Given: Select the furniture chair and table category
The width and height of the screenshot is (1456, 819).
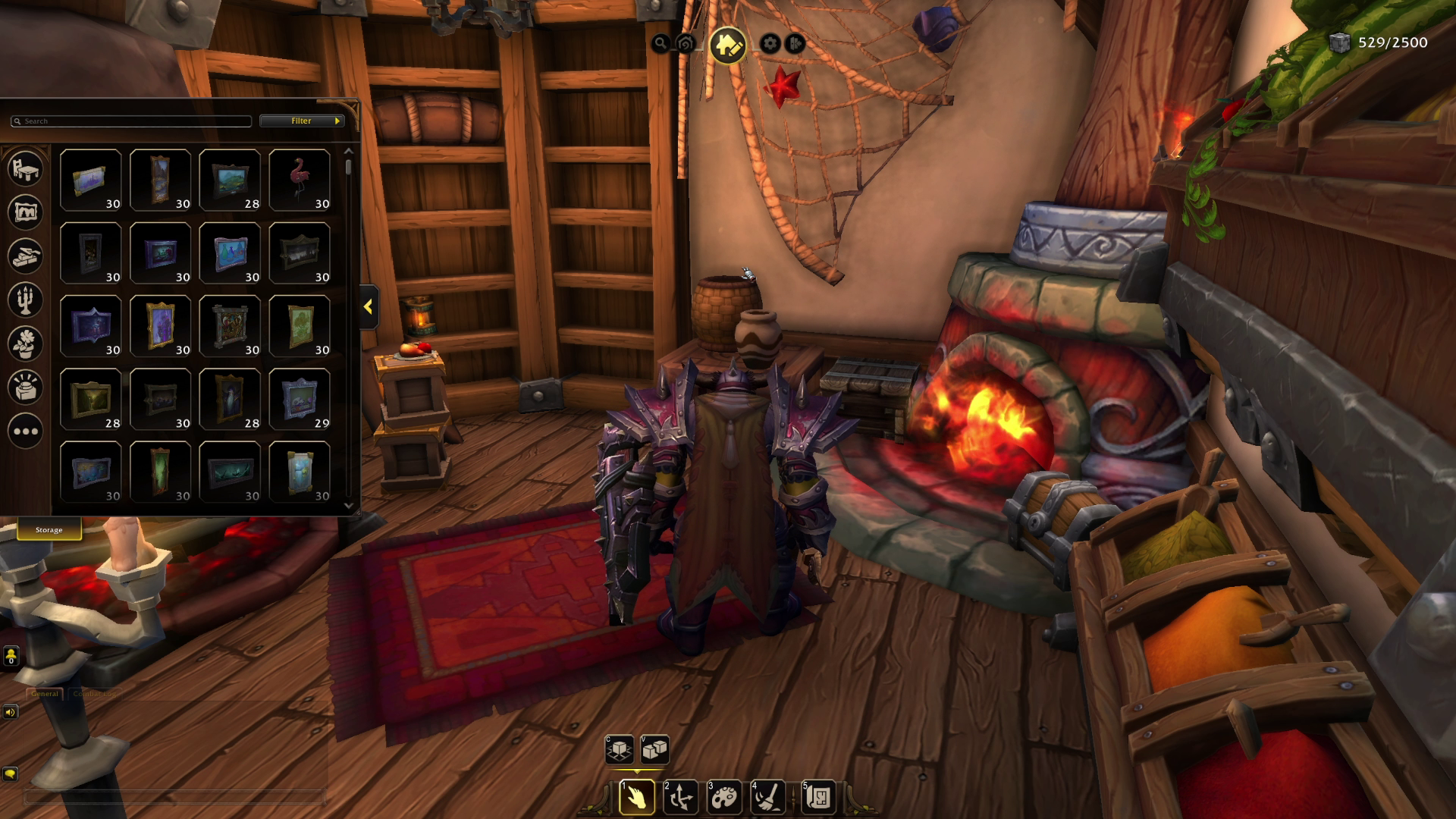Looking at the screenshot, I should coord(25,168).
